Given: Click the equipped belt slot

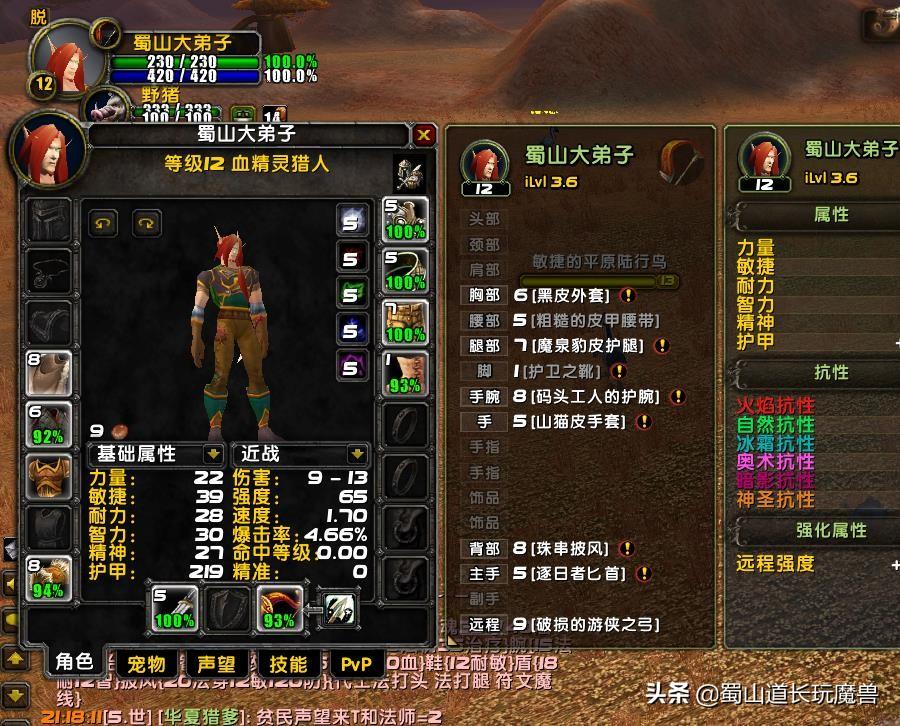Looking at the screenshot, I should (x=405, y=270).
